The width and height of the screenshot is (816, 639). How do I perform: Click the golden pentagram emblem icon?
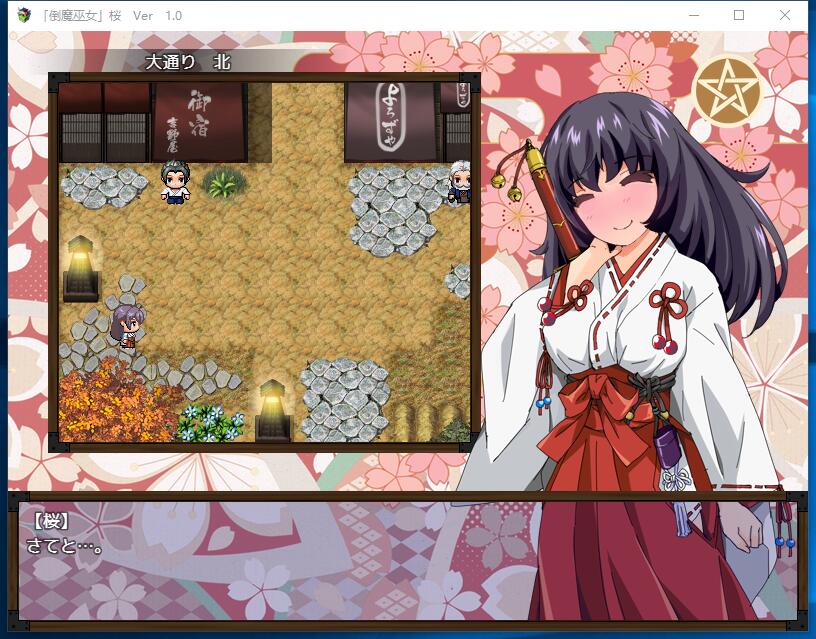(727, 90)
